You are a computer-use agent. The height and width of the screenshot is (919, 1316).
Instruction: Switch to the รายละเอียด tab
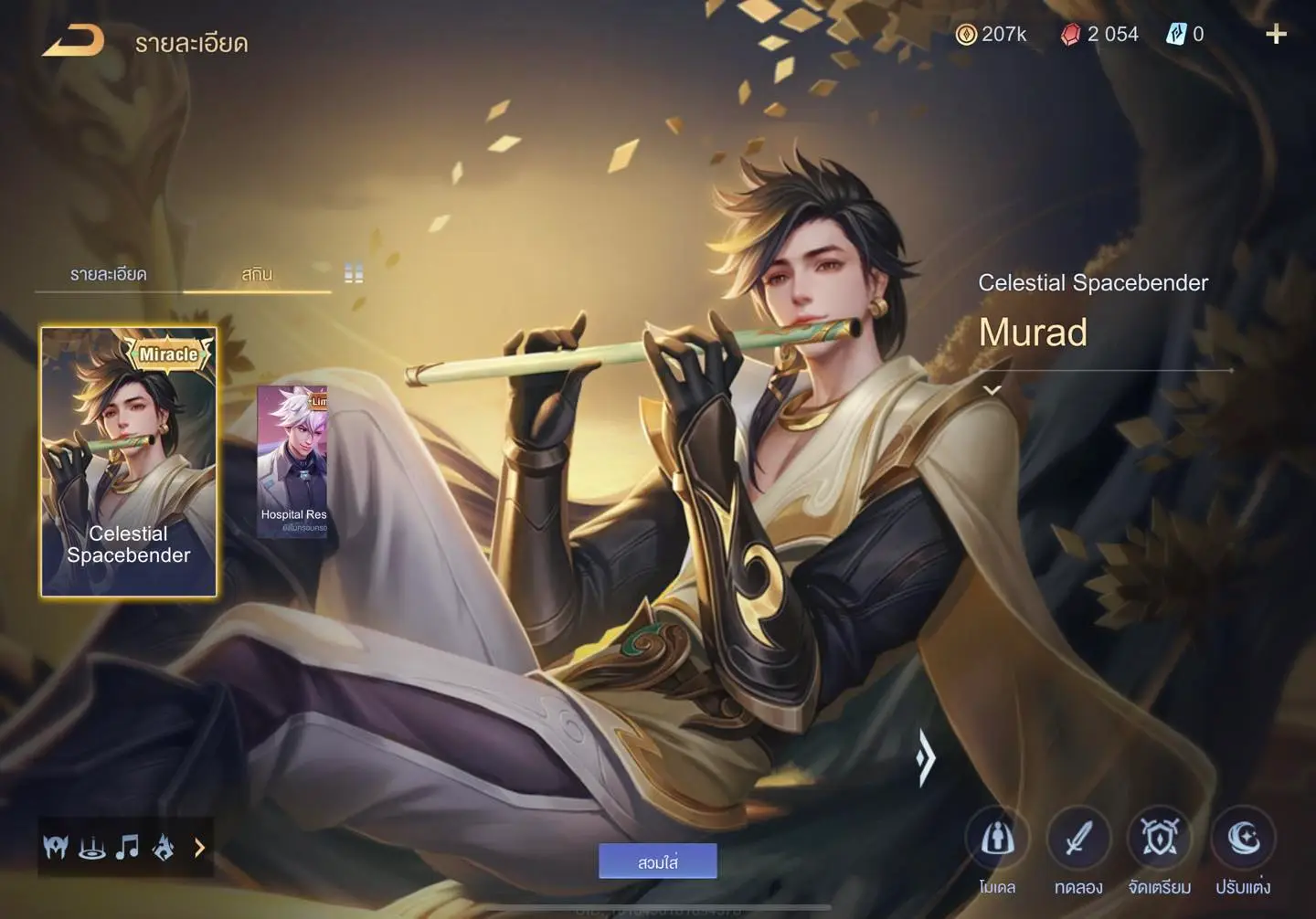(x=105, y=273)
